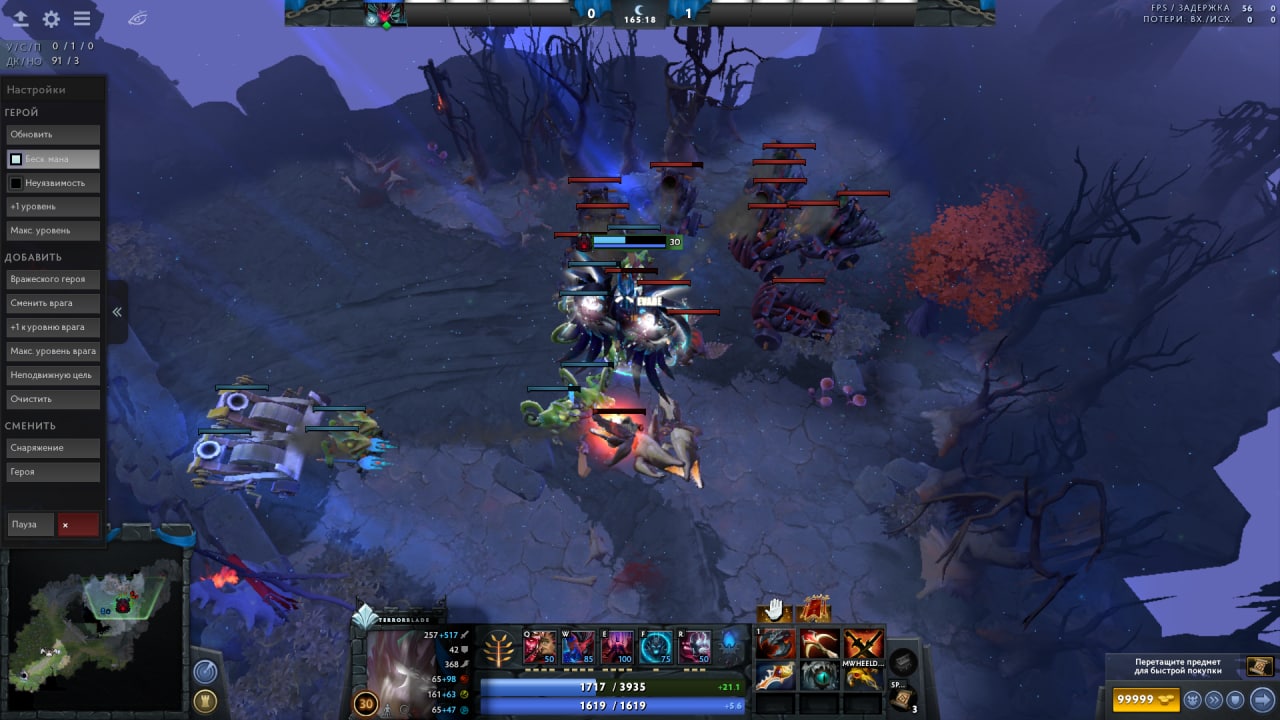
Task: Open the Снаряжение (Equipment) changer
Action: pyautogui.click(x=53, y=448)
